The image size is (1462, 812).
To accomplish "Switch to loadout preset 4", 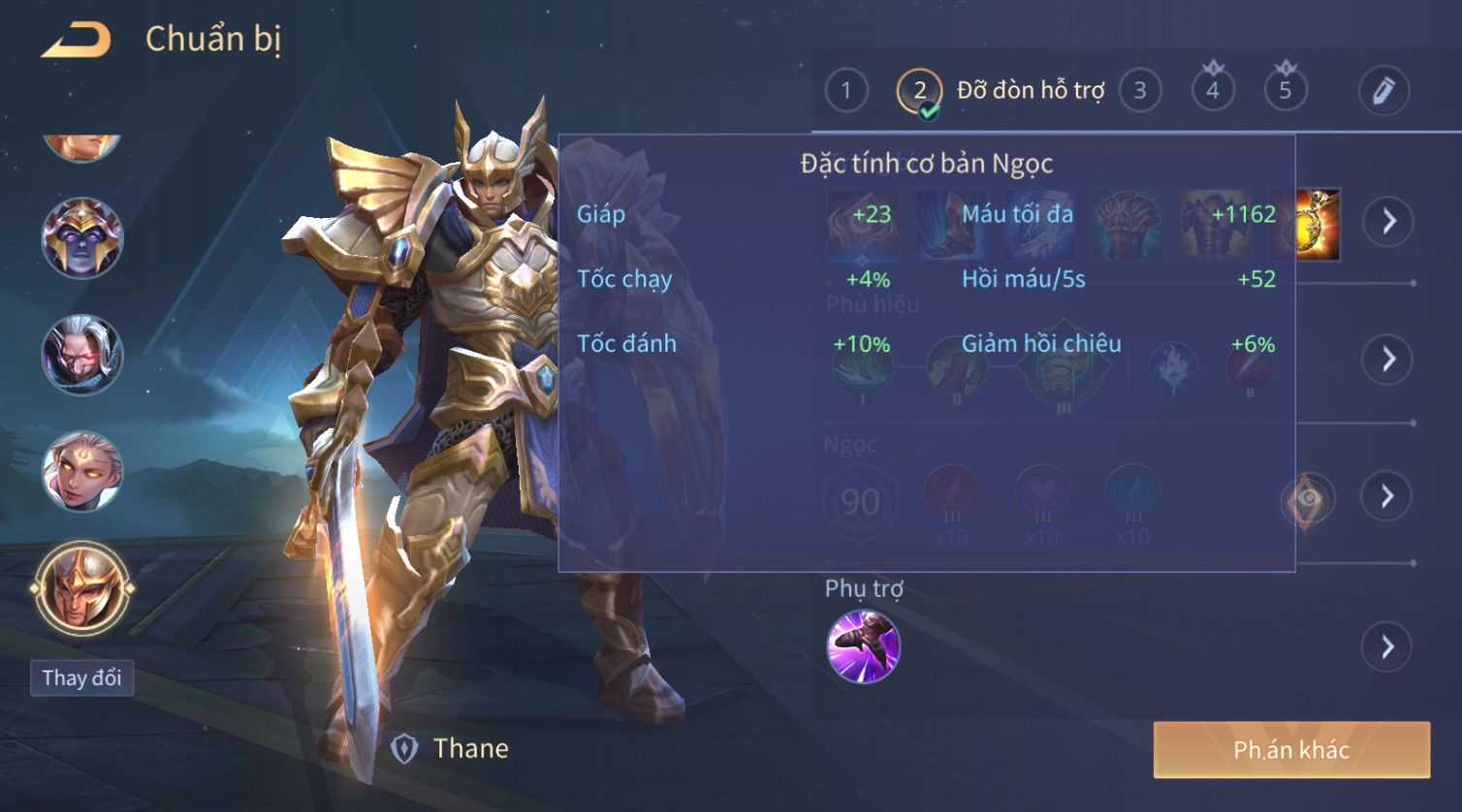I will click(1213, 91).
